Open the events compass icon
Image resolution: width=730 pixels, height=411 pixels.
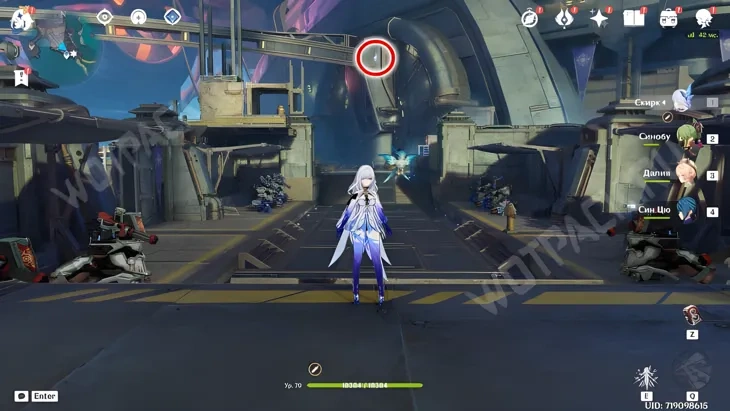530,18
